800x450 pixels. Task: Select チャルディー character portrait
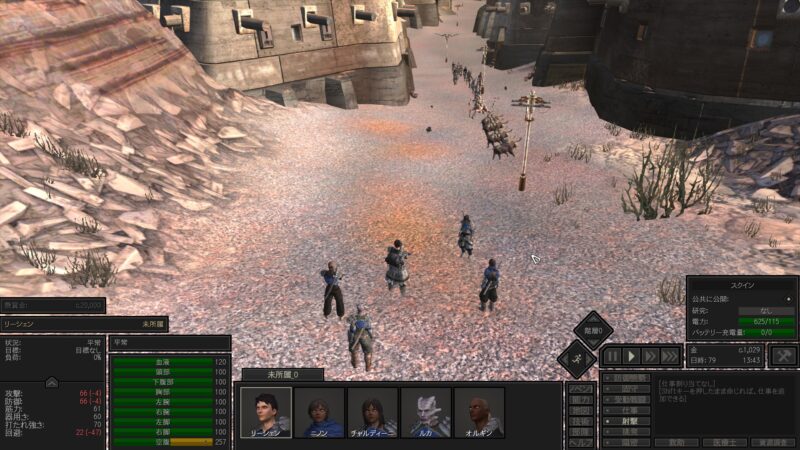point(372,412)
